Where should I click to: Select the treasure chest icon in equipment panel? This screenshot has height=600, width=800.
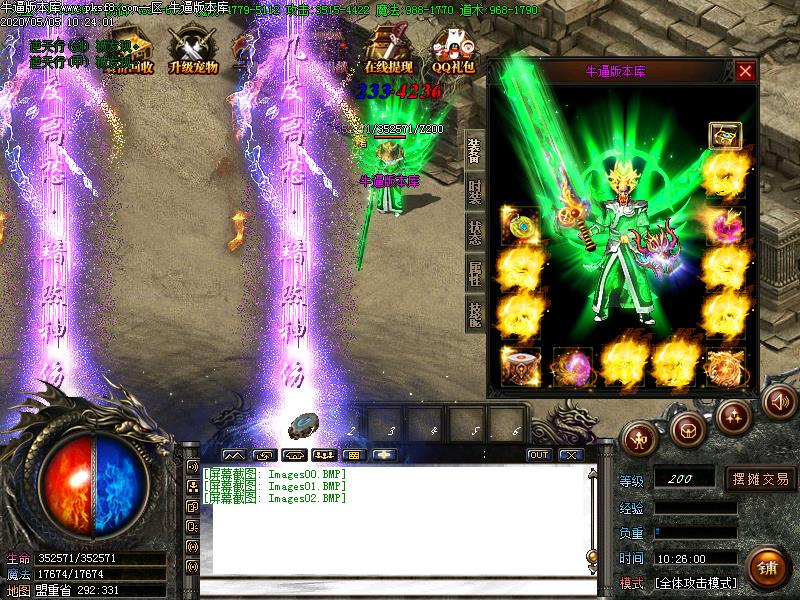[724, 134]
